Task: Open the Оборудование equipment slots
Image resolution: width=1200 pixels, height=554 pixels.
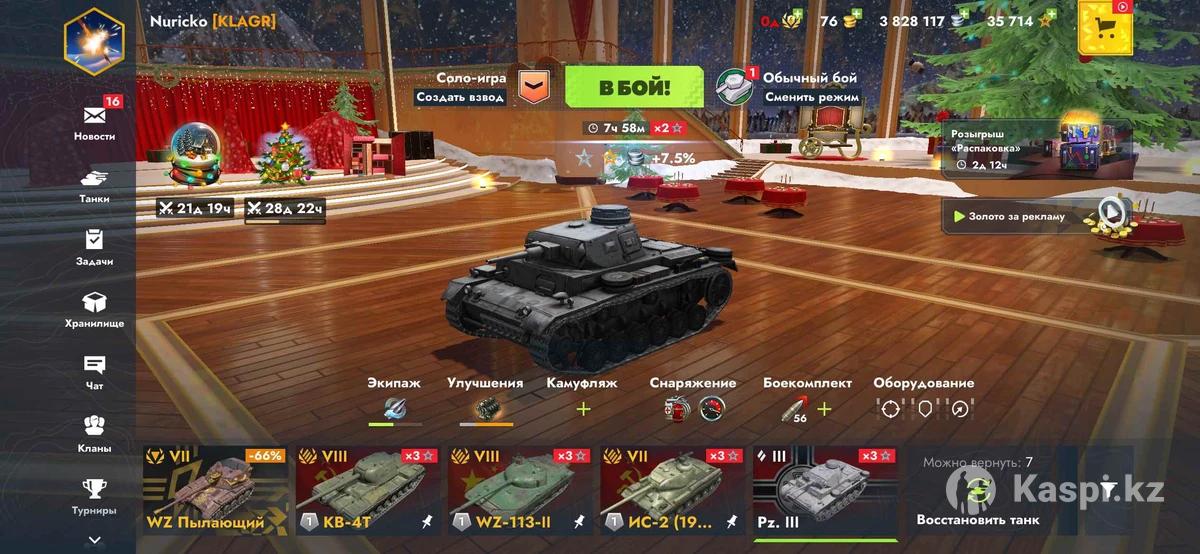Action: pos(923,408)
